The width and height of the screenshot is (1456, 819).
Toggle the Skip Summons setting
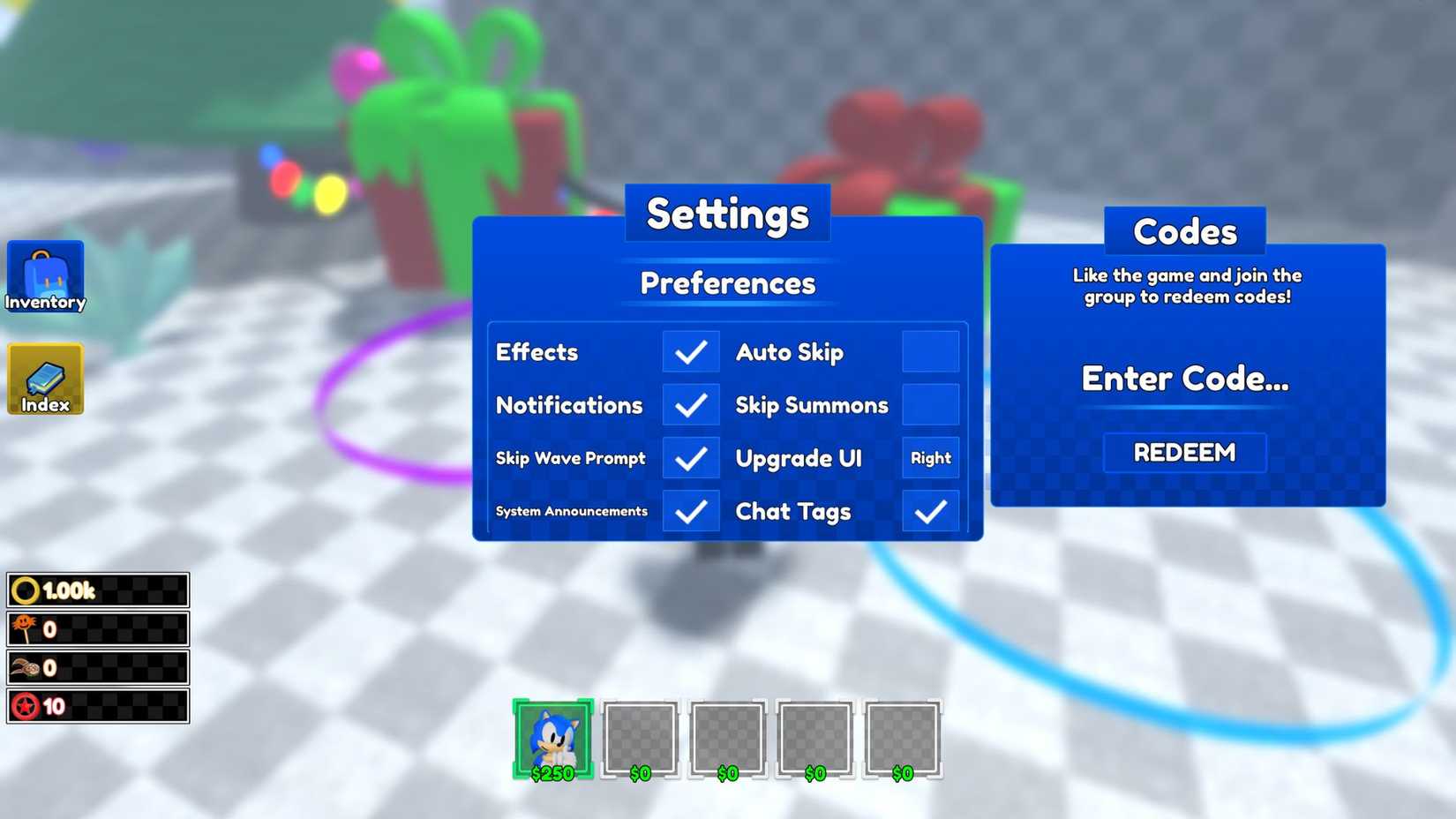click(x=930, y=405)
